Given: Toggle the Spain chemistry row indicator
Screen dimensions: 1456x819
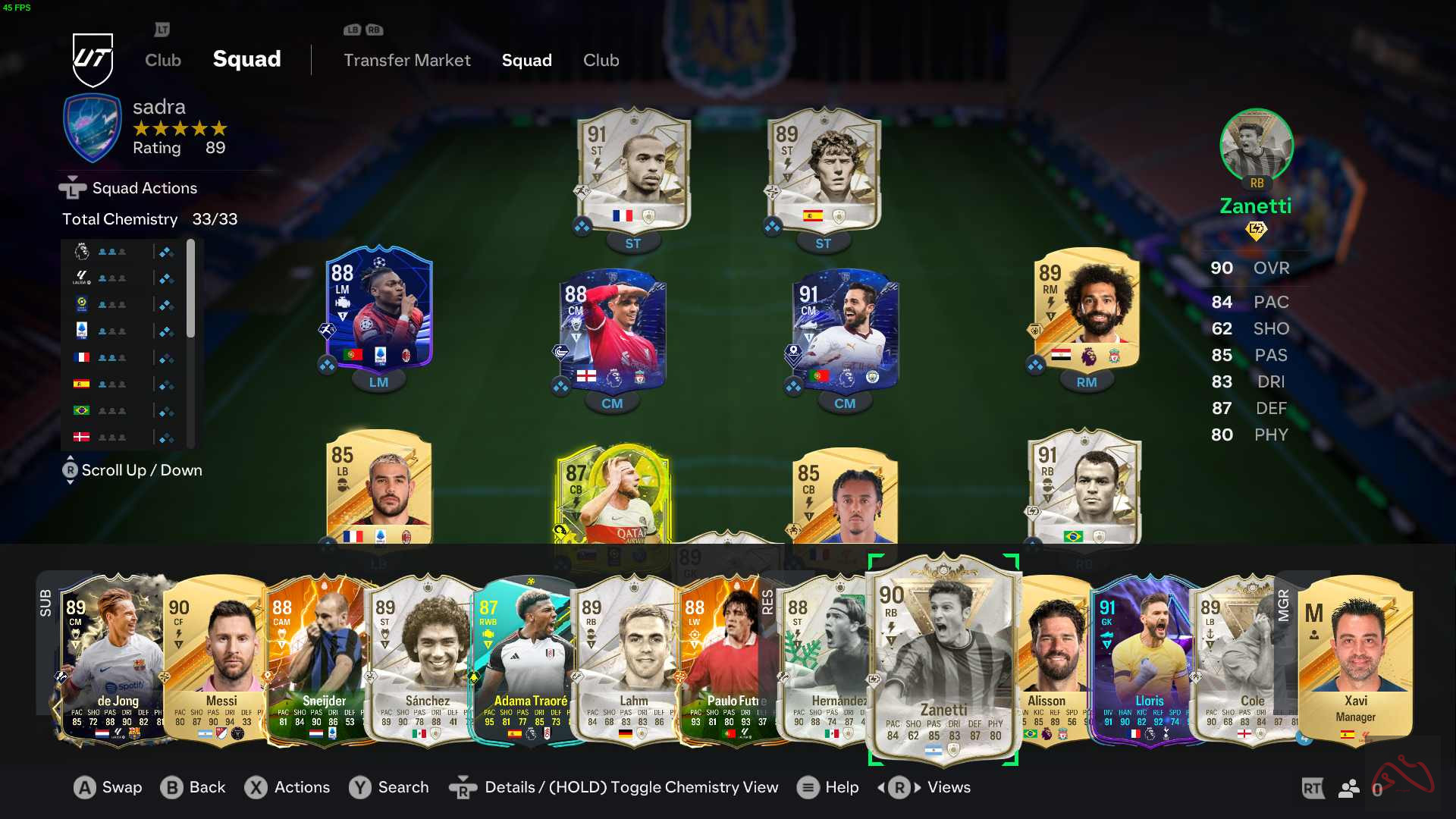Looking at the screenshot, I should tap(165, 383).
